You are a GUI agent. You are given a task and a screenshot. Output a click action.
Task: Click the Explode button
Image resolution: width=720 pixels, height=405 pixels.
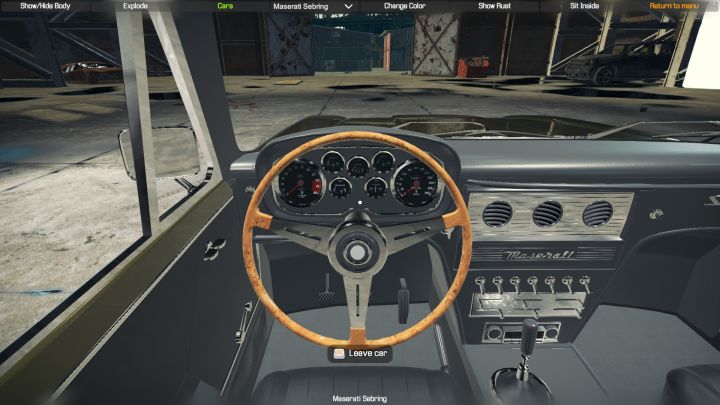pos(135,6)
